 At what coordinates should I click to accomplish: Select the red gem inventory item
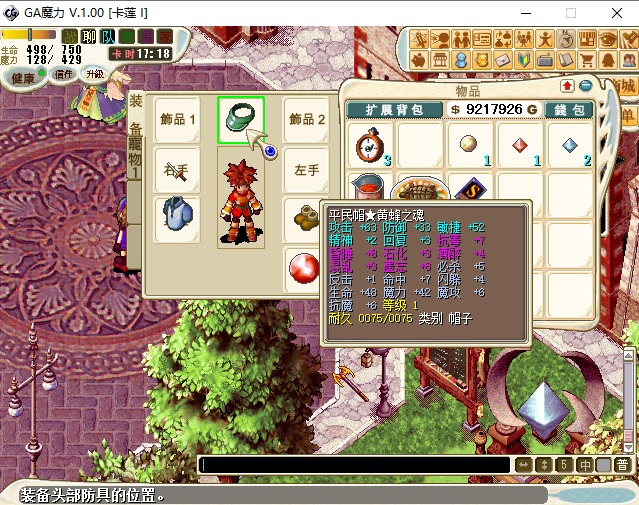point(519,146)
